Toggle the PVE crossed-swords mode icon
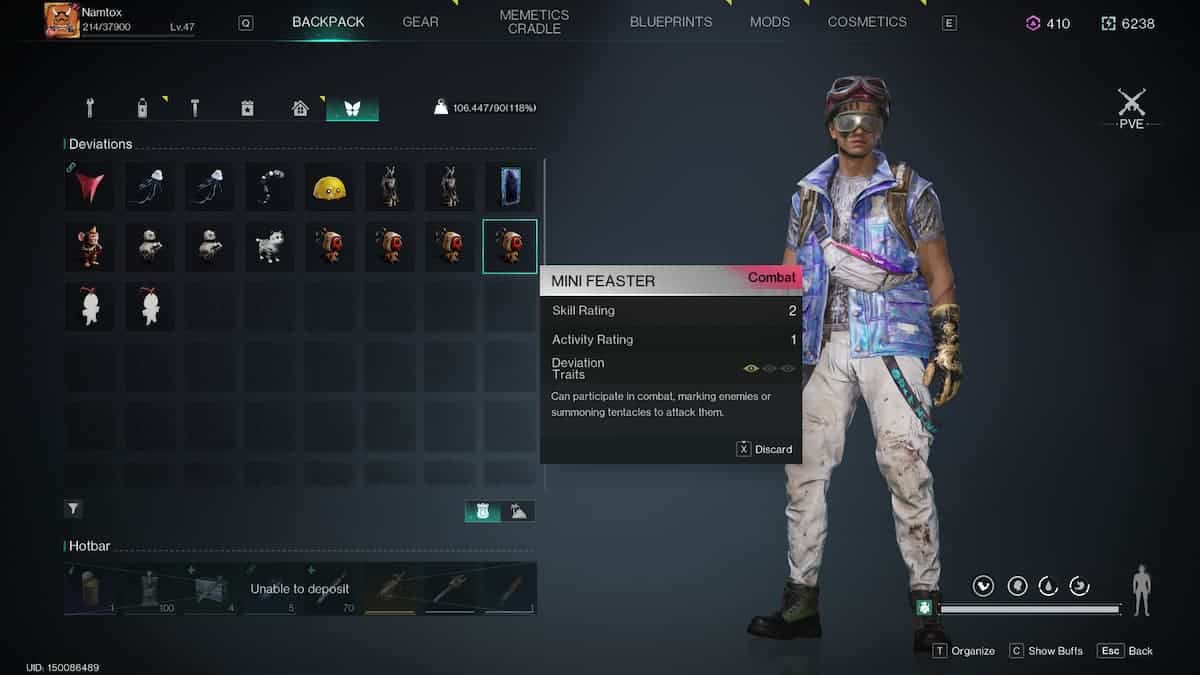 pyautogui.click(x=1131, y=104)
